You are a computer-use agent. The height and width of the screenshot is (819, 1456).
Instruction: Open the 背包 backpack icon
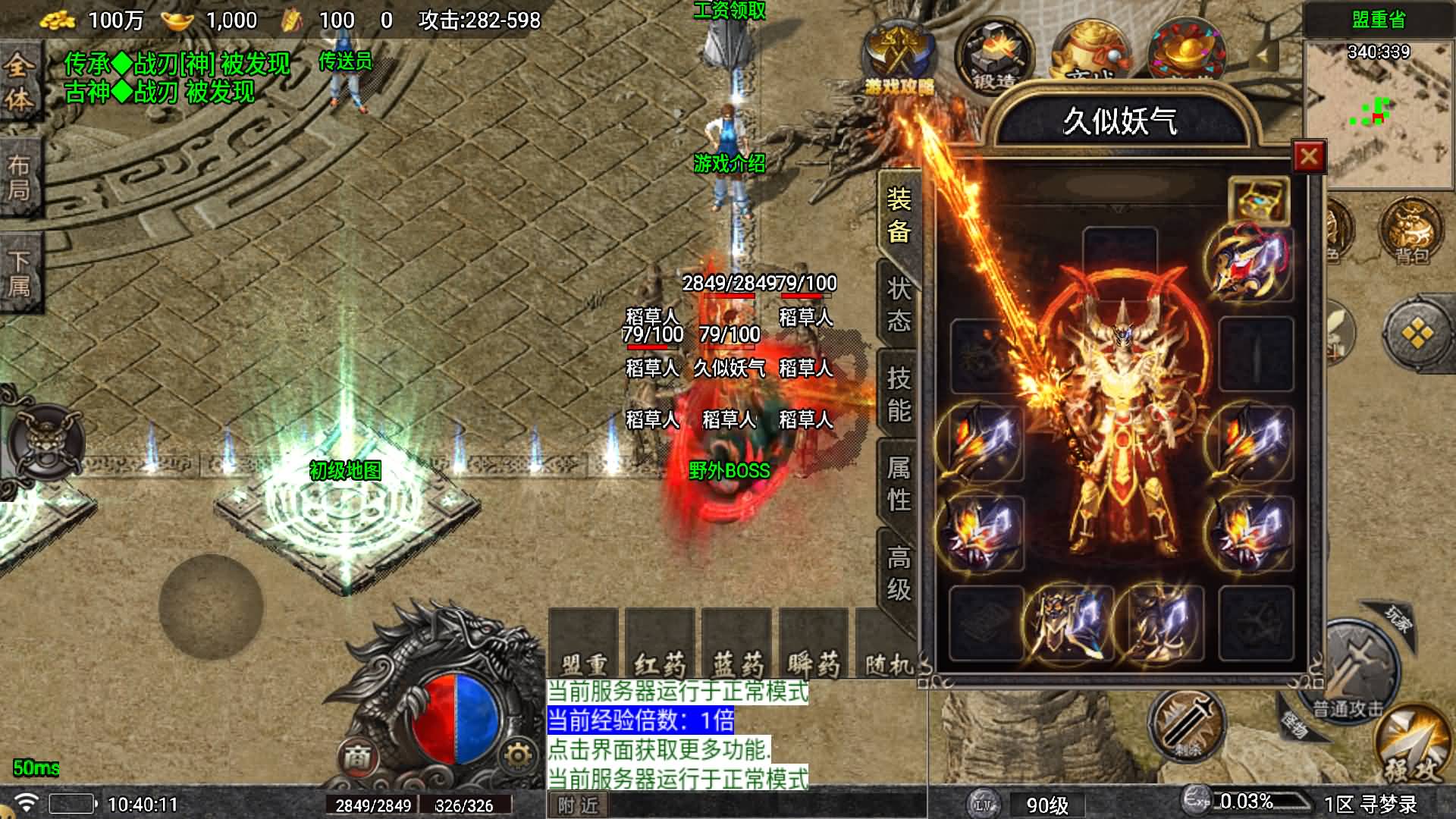[1412, 231]
